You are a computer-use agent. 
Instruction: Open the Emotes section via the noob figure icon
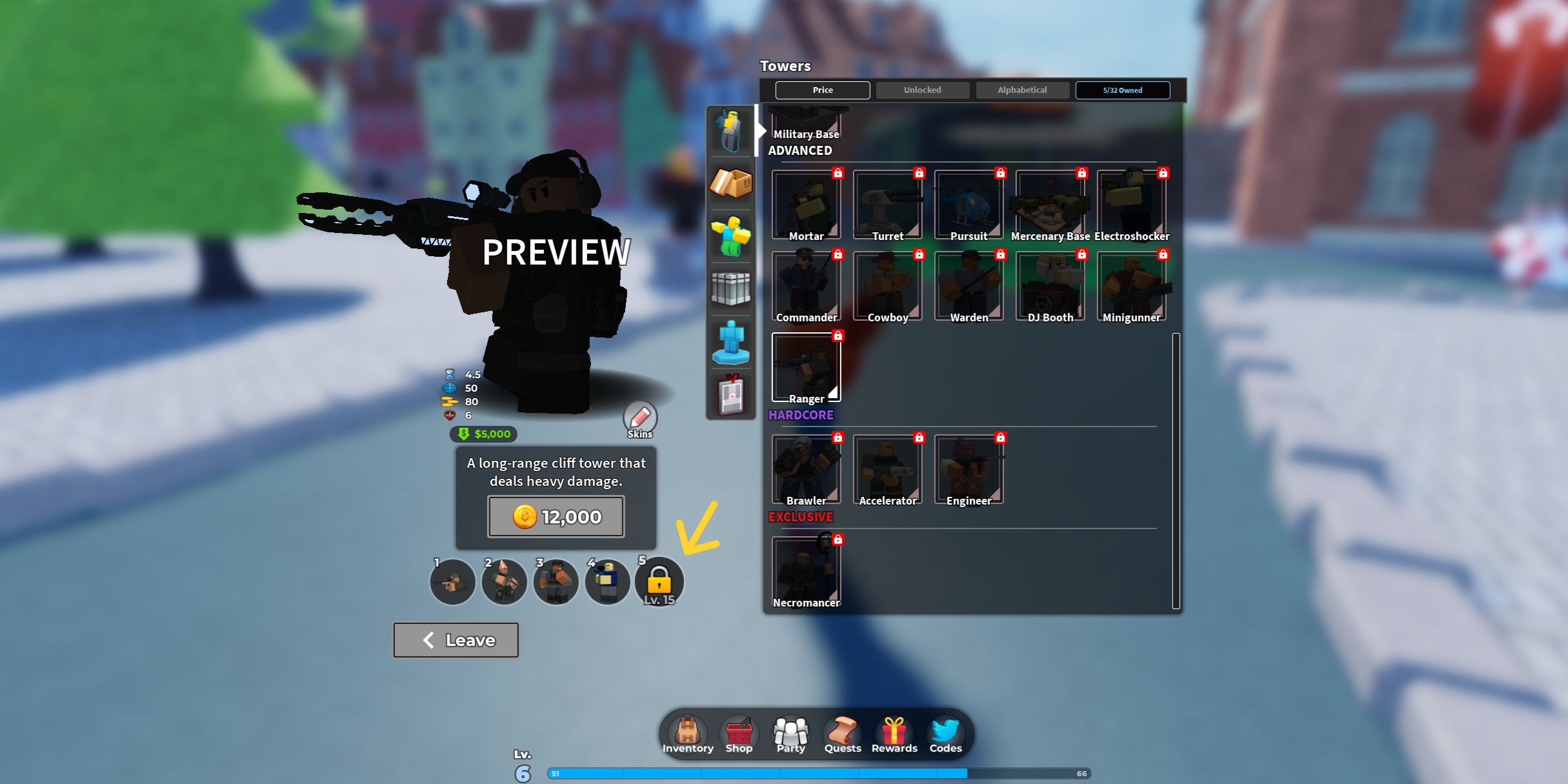tap(731, 236)
